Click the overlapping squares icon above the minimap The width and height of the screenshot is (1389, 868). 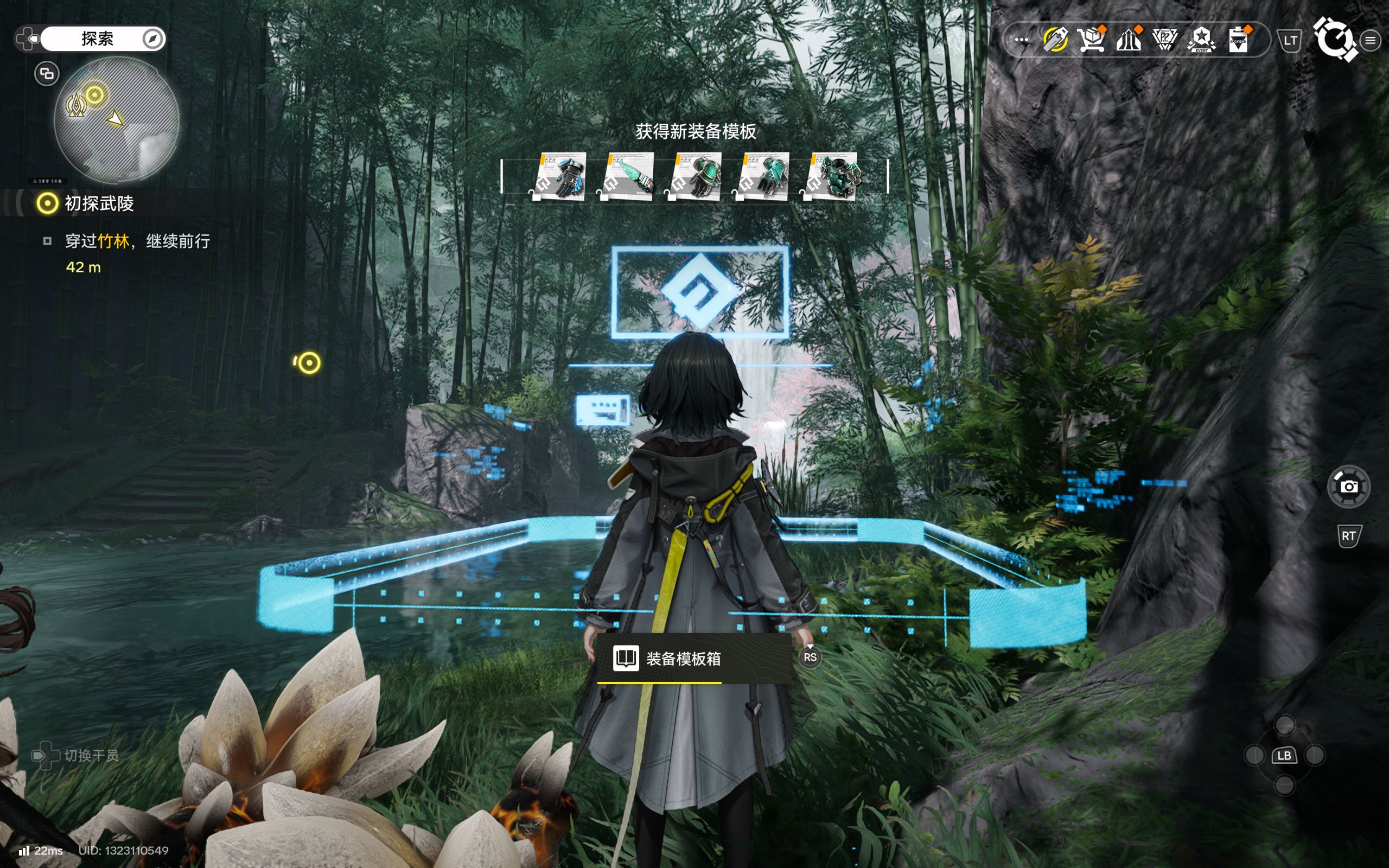pyautogui.click(x=47, y=73)
